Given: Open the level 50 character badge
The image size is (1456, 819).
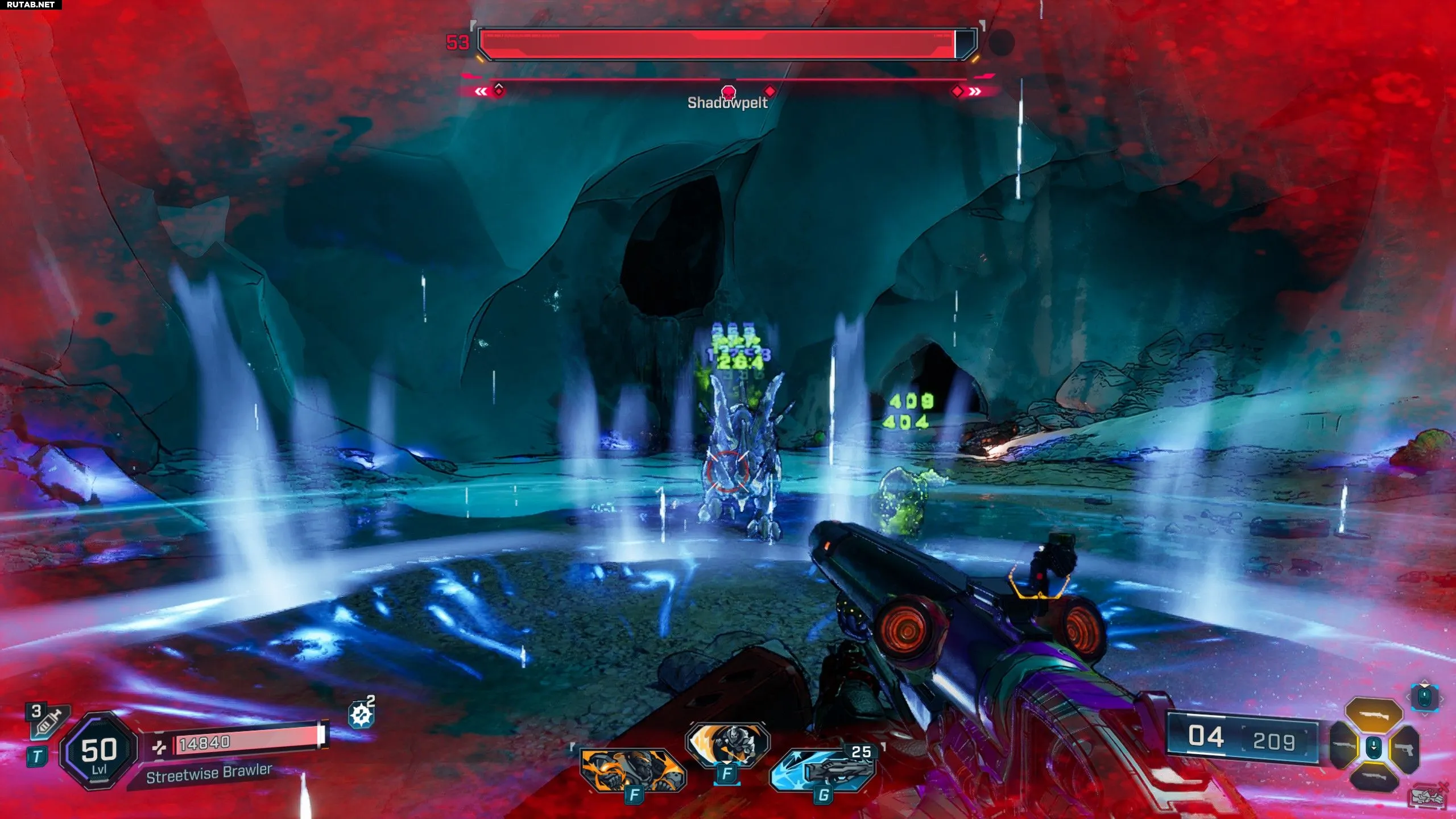Looking at the screenshot, I should click(99, 751).
